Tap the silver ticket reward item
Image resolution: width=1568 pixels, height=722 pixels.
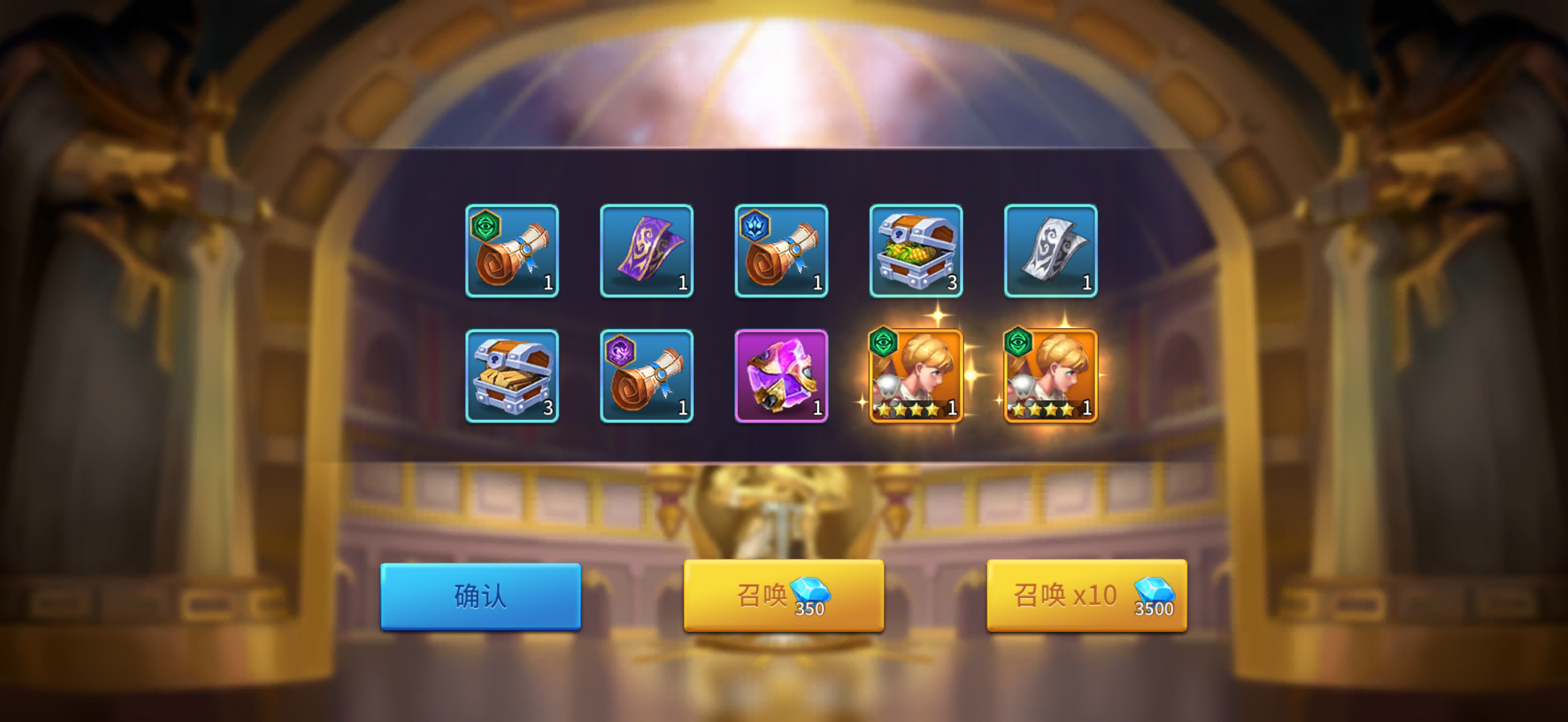(1052, 252)
